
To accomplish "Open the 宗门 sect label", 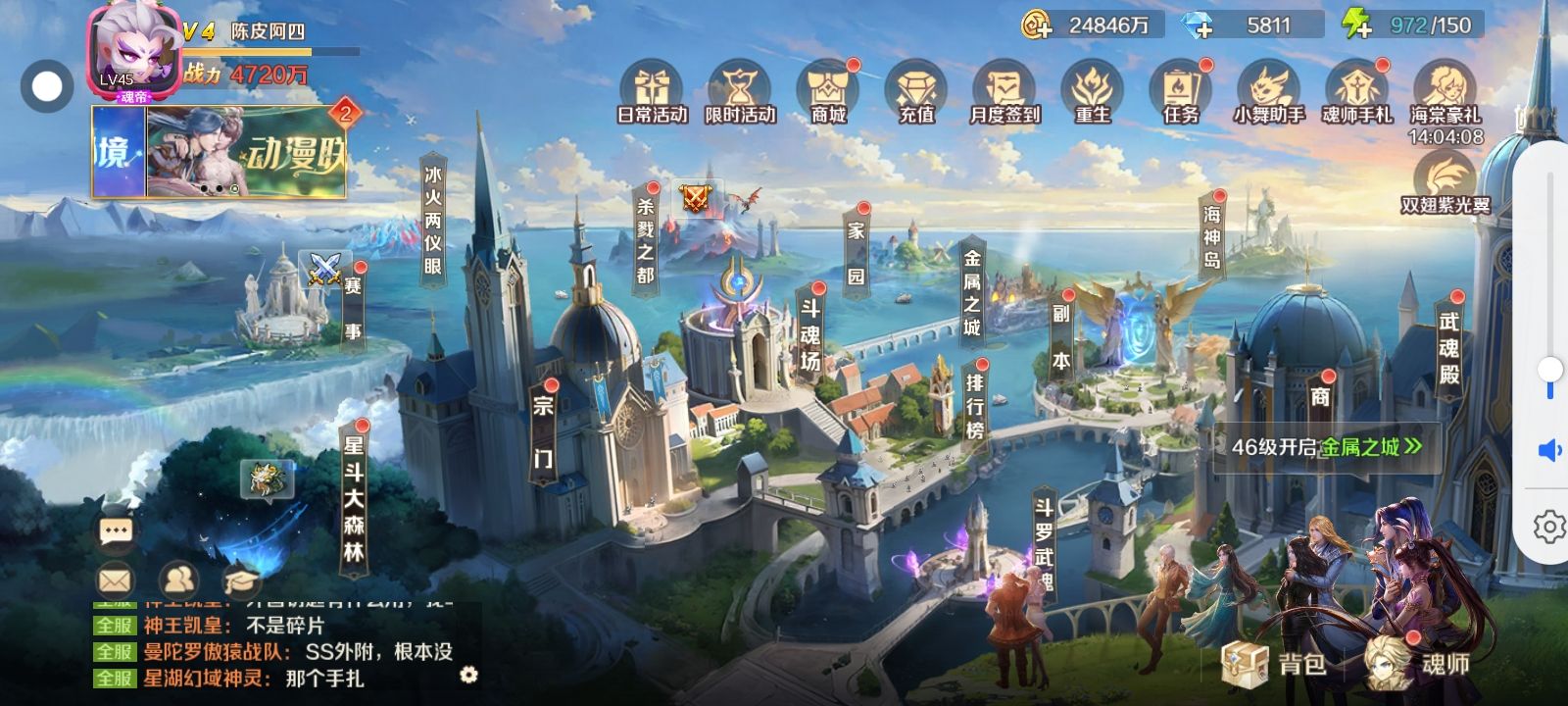I will (542, 431).
